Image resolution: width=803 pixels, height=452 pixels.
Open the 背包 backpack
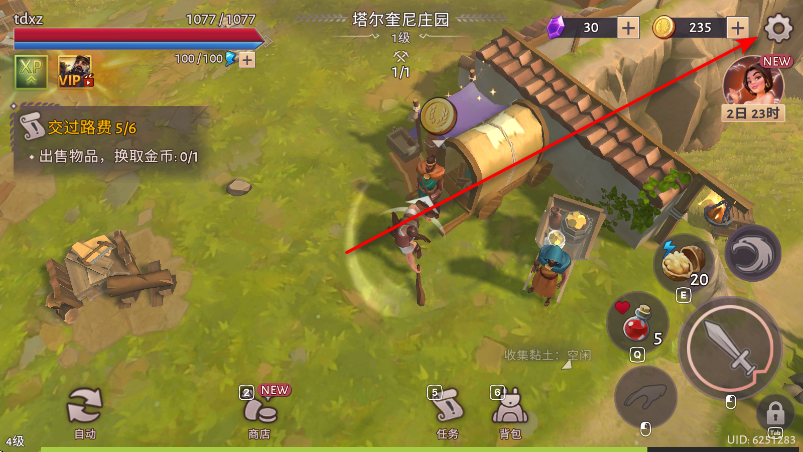[509, 411]
